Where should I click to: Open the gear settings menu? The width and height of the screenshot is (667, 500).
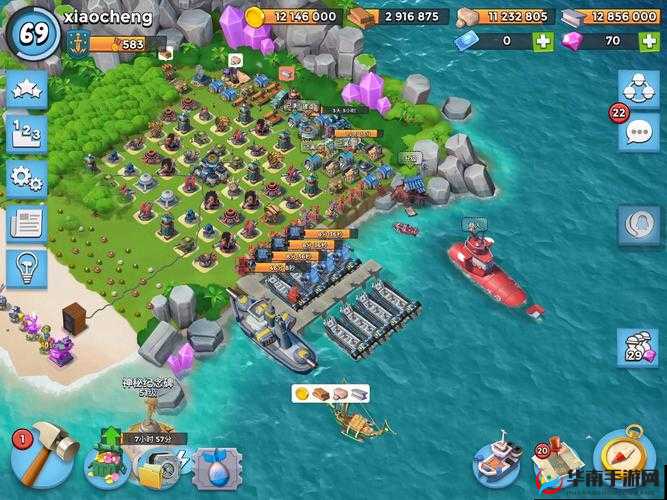(26, 180)
